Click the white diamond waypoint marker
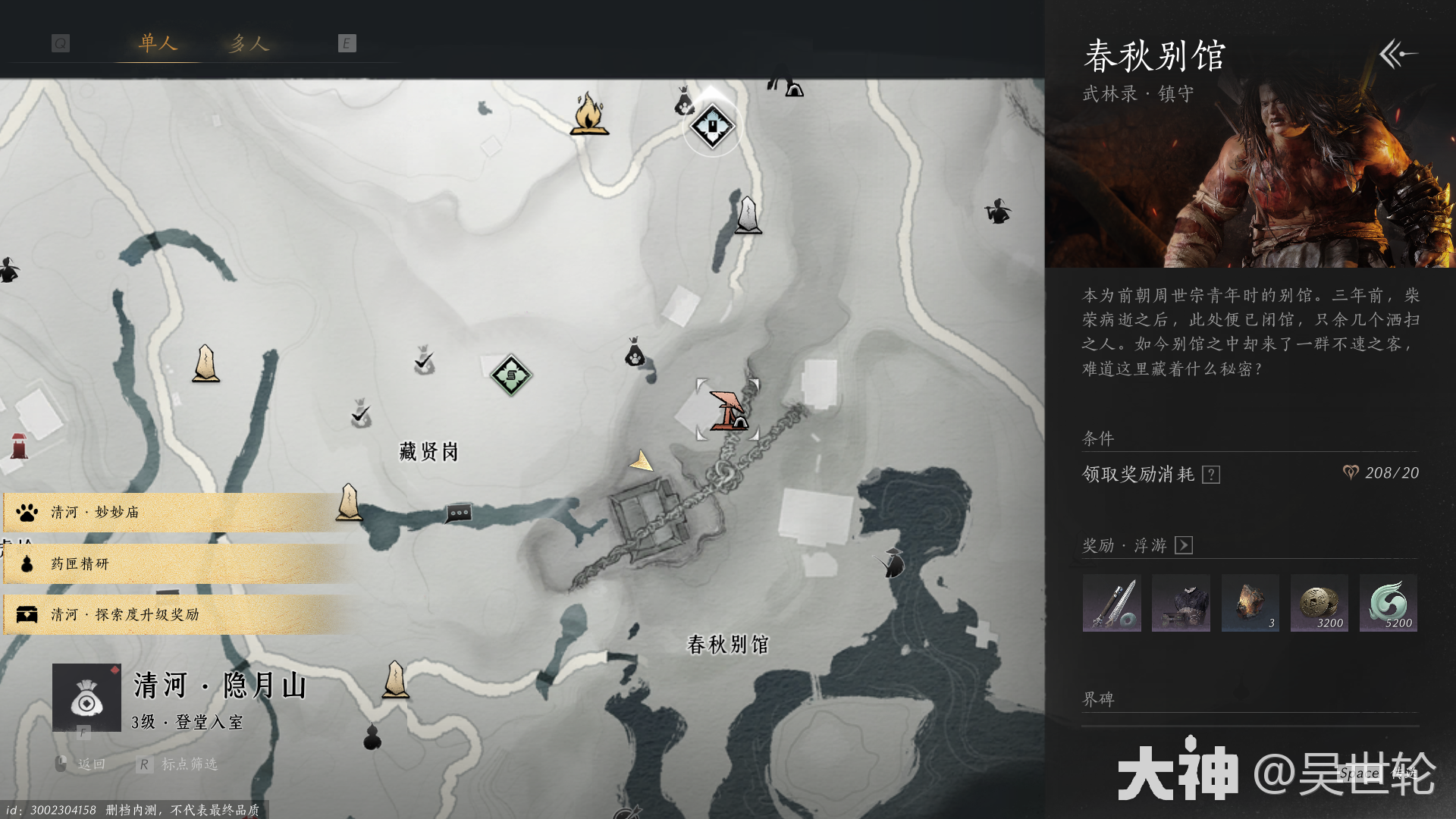Image resolution: width=1456 pixels, height=819 pixels. coord(712,126)
